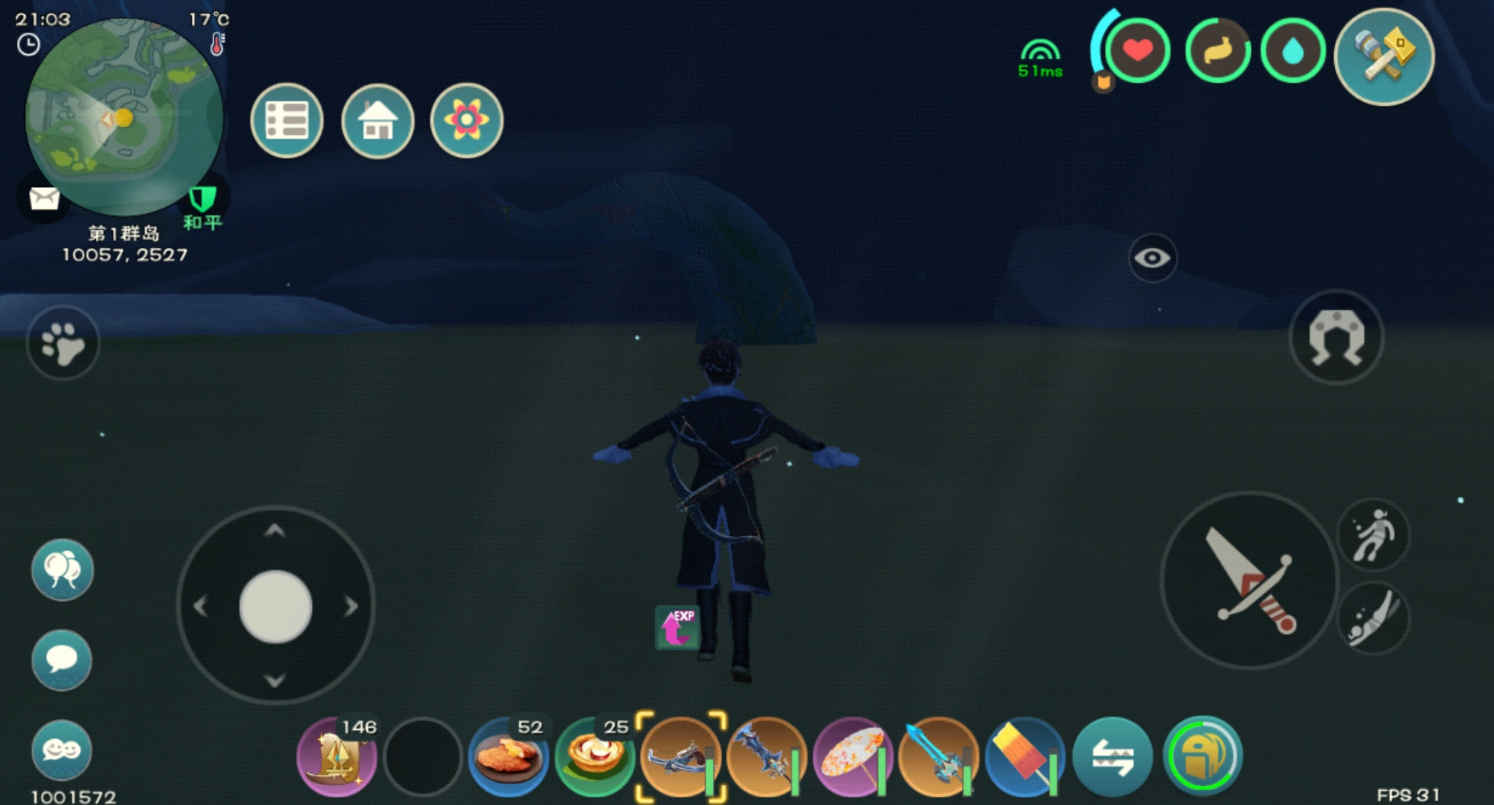The width and height of the screenshot is (1494, 805).
Task: Select the paper umbrella hotbar slot
Action: [852, 757]
